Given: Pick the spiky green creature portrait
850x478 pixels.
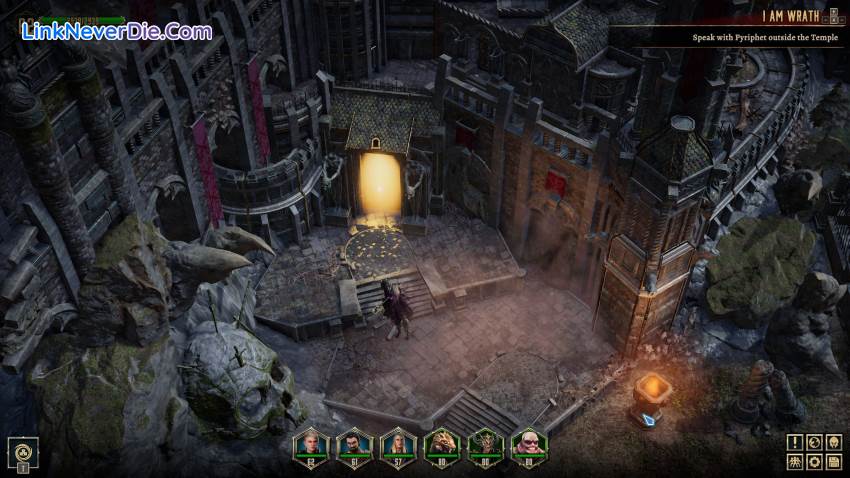Looking at the screenshot, I should (486, 445).
